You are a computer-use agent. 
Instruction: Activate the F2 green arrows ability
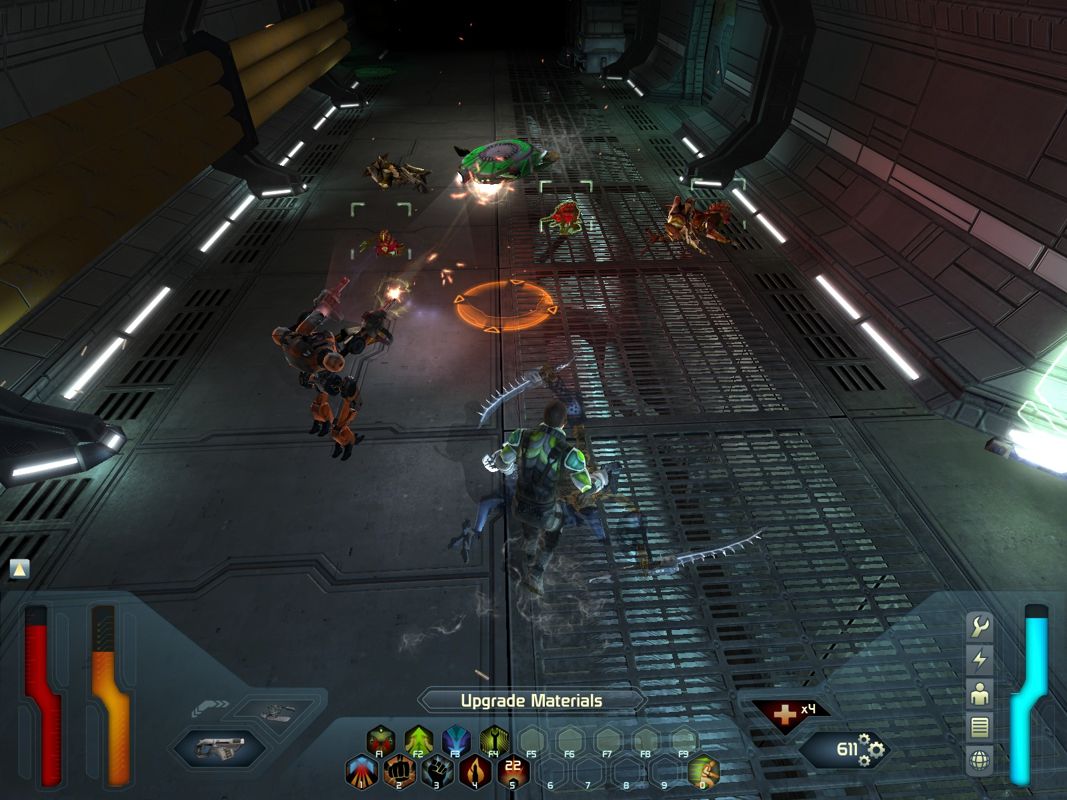coord(418,741)
